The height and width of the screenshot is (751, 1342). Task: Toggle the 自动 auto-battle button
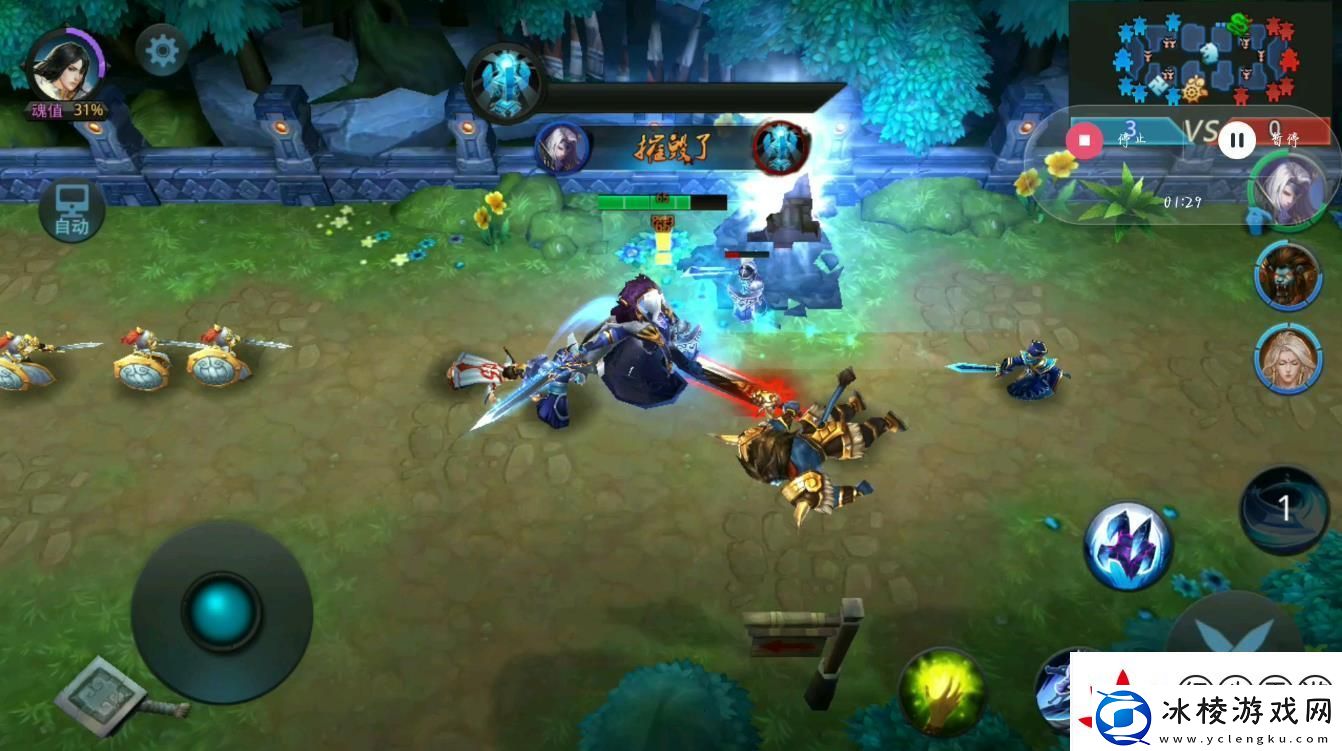pos(71,211)
